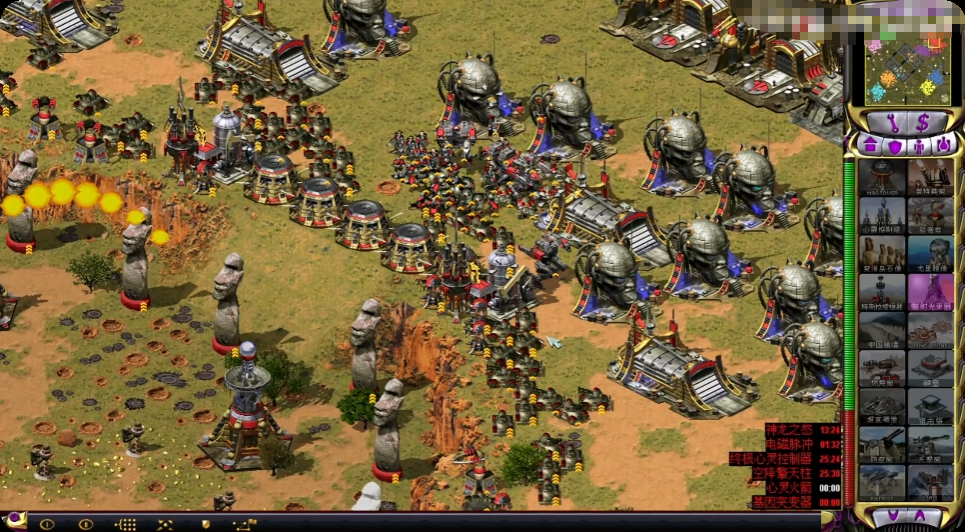Switch to the infantry production tab
Viewport: 965px width, 532px height.
coord(919,146)
